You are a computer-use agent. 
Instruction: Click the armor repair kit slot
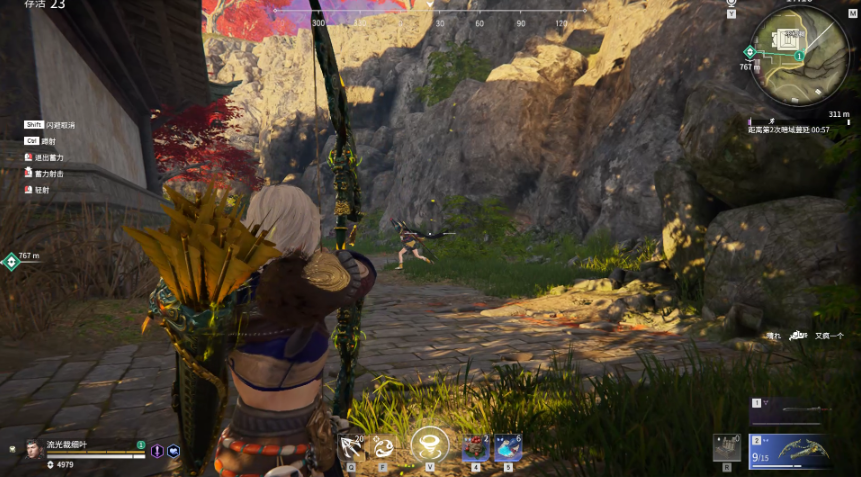click(x=727, y=448)
